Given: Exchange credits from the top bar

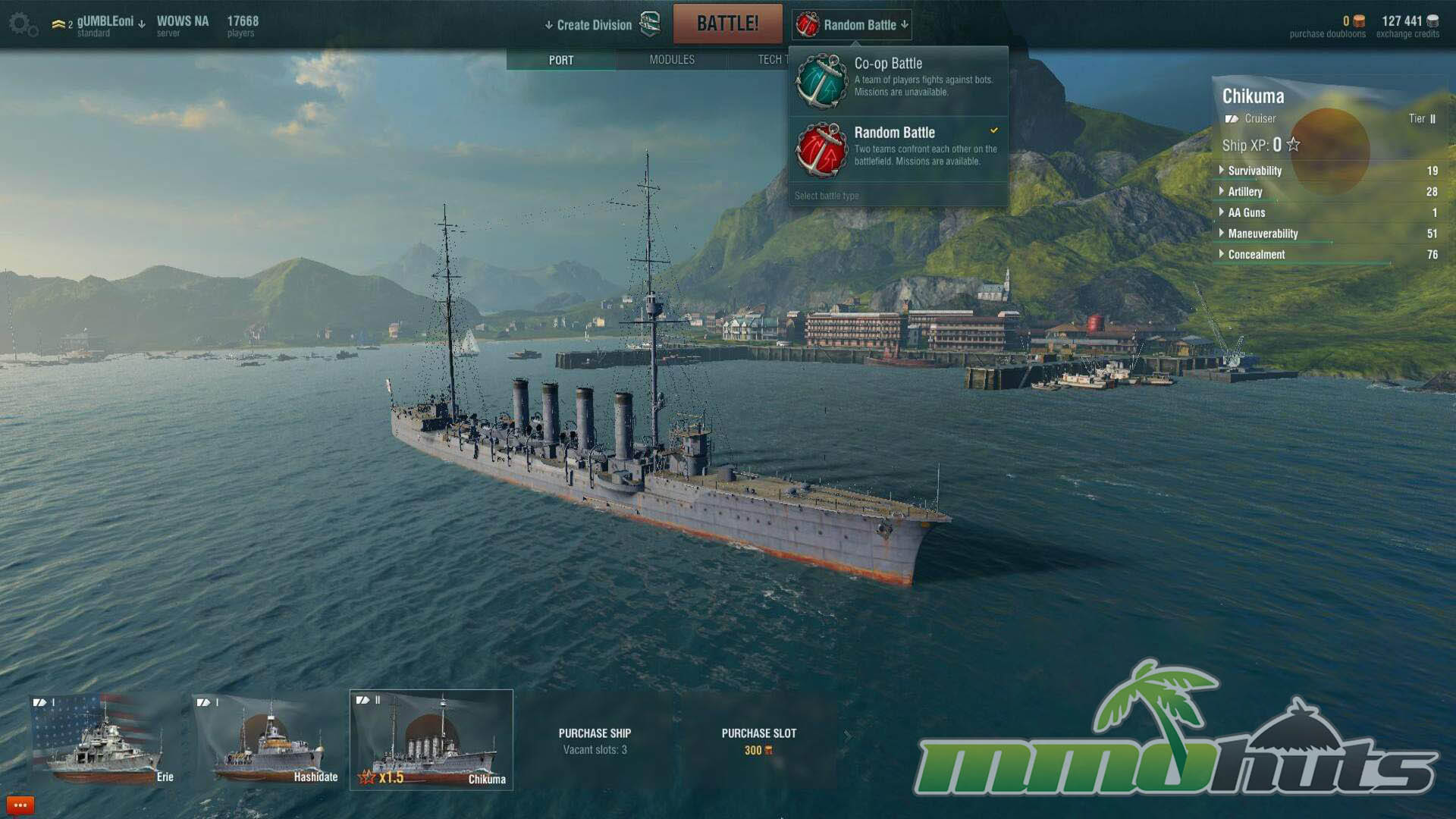Looking at the screenshot, I should [x=1408, y=27].
